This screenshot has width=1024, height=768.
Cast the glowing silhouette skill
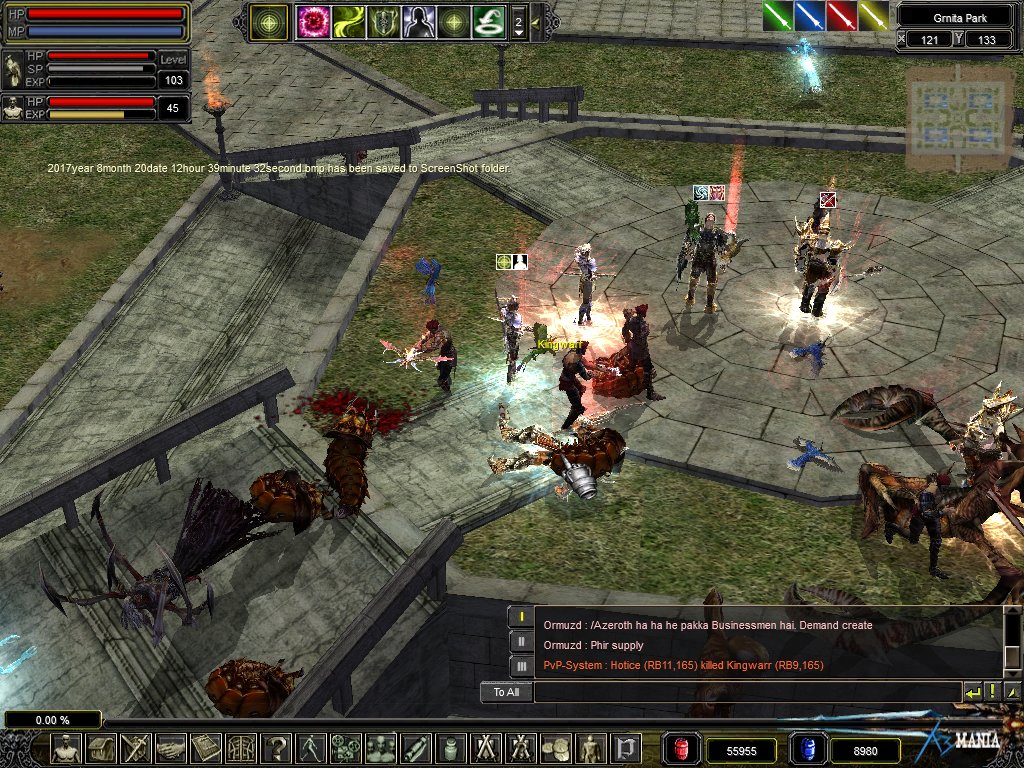[418, 21]
